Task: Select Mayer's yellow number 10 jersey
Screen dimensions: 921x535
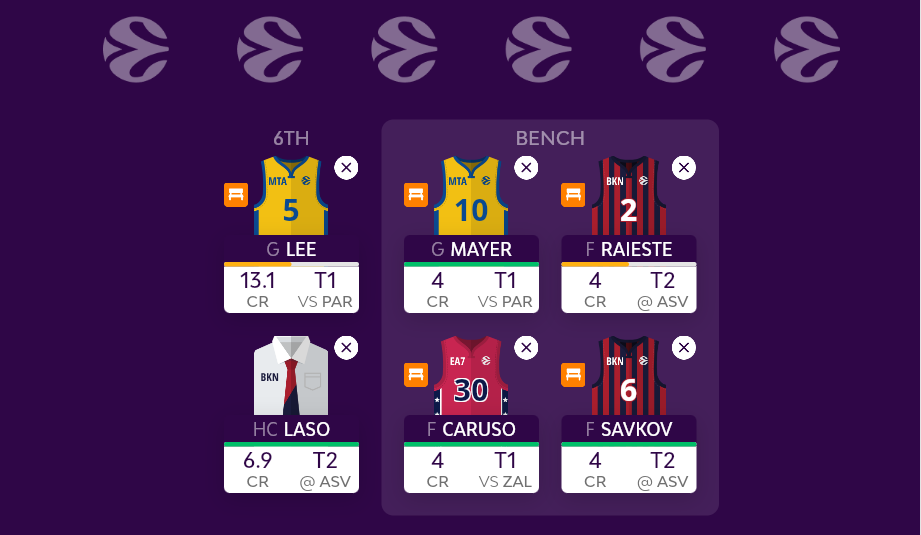Action: [471, 198]
